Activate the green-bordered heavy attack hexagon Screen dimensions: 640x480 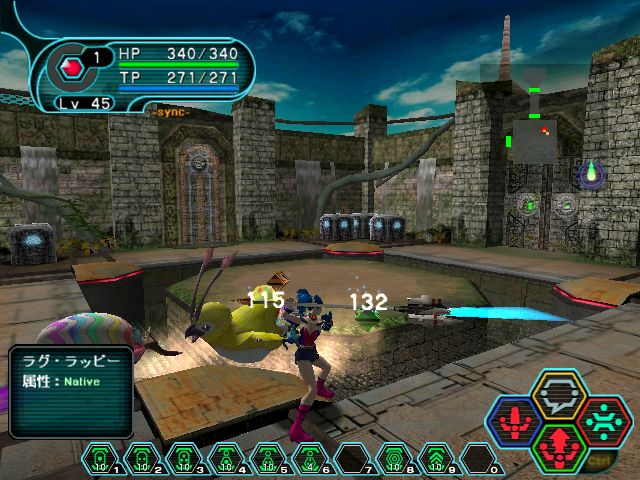coord(559,446)
